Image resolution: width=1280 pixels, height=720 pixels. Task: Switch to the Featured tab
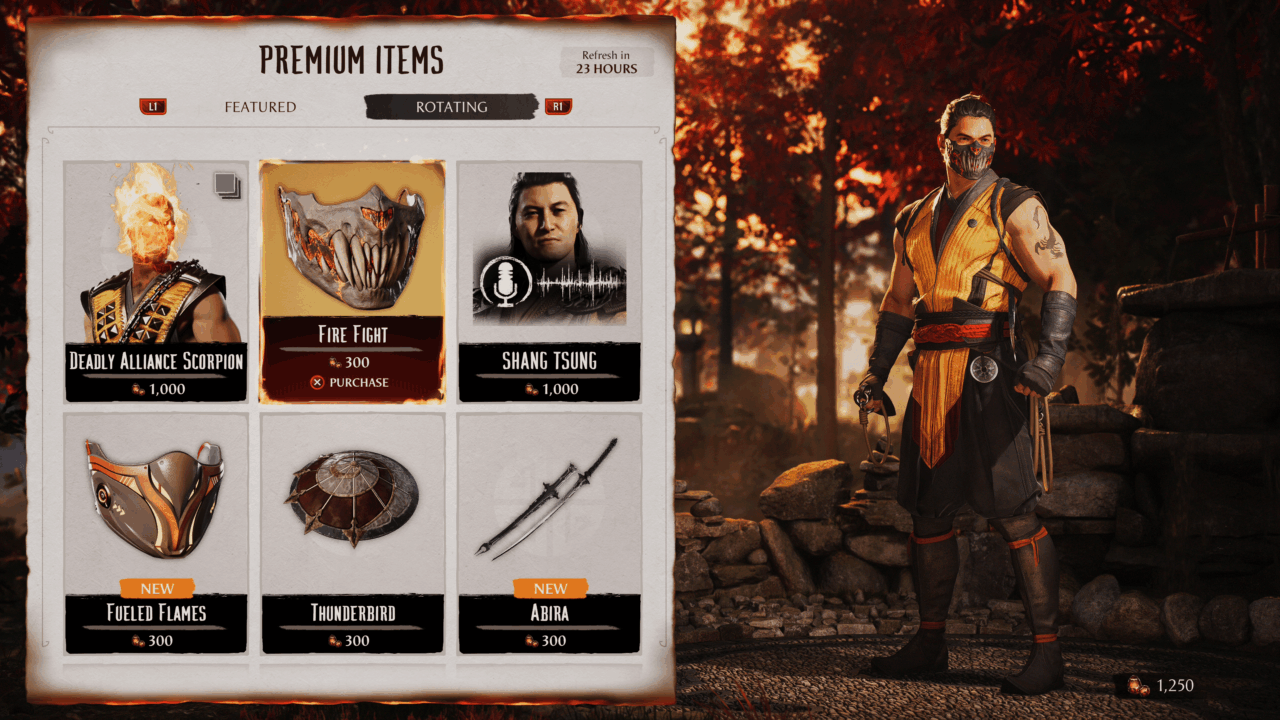pos(260,107)
